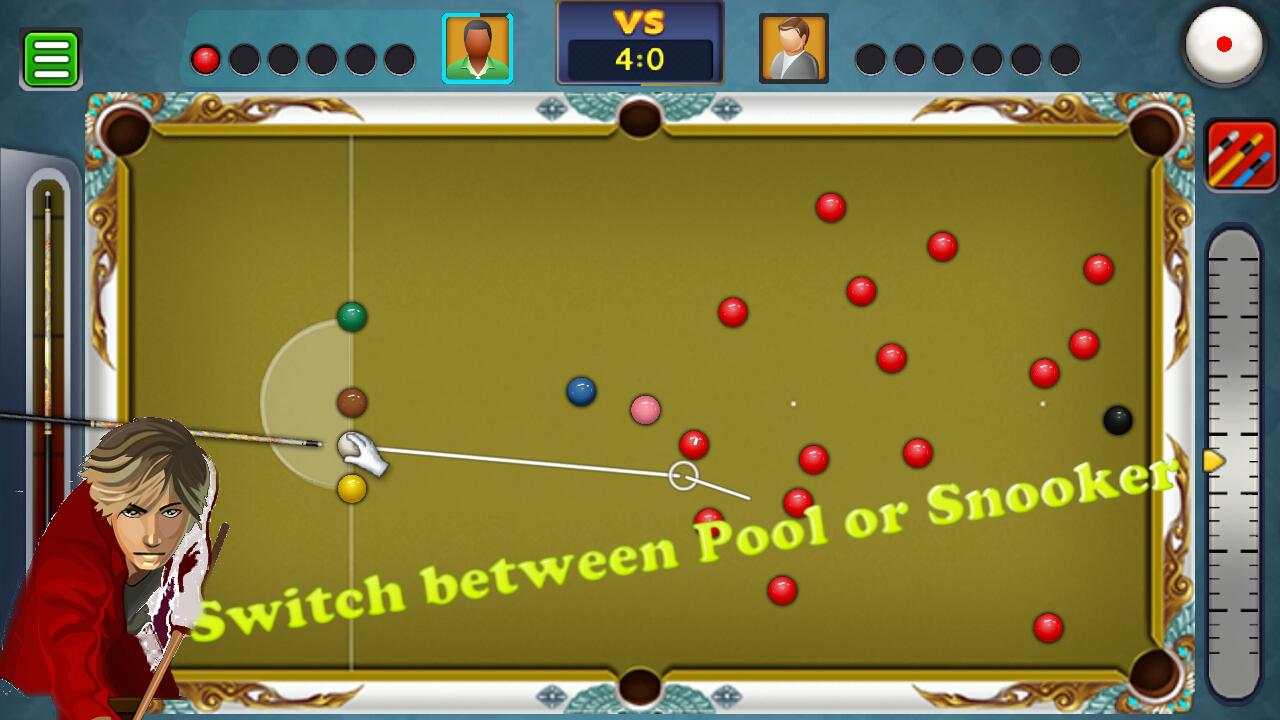Toggle the highlighted green-shirt player frame
The height and width of the screenshot is (720, 1280).
pos(478,47)
